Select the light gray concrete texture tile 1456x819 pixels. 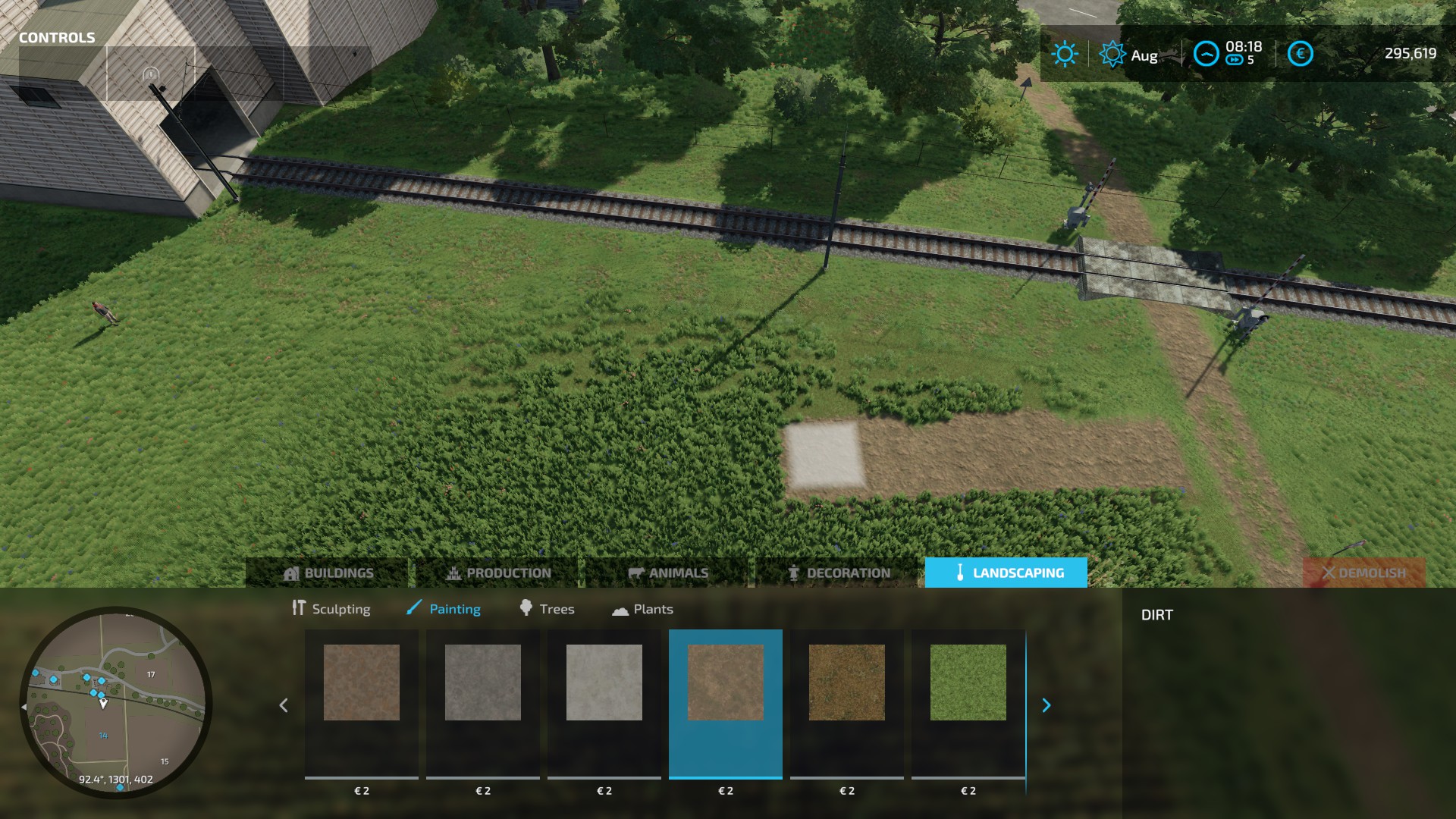tap(604, 682)
